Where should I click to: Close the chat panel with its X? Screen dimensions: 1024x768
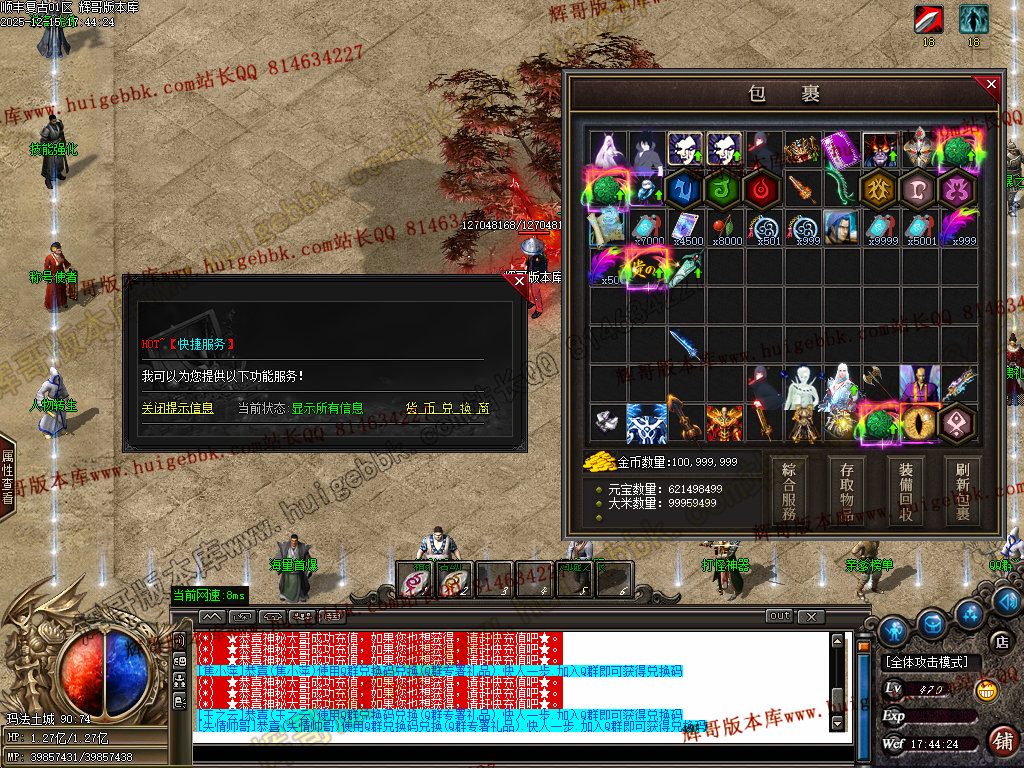pyautogui.click(x=811, y=616)
